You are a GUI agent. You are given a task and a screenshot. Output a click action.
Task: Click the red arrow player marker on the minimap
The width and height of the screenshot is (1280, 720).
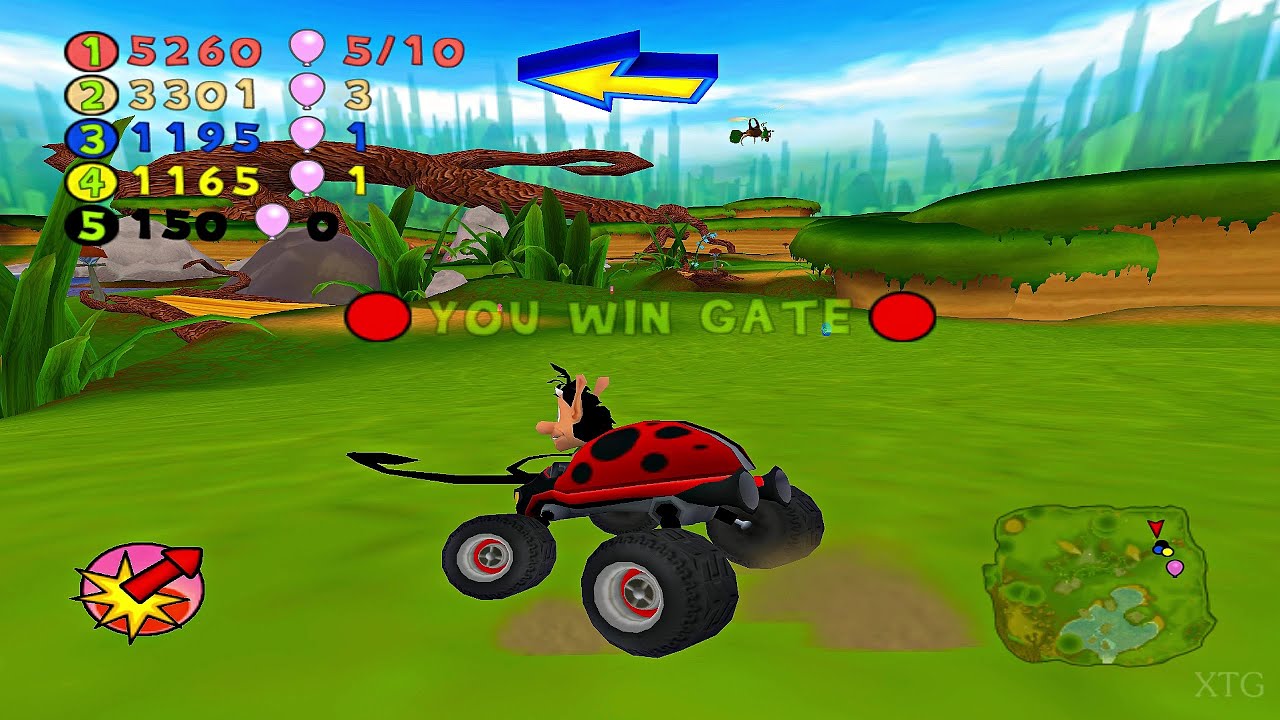coord(1156,528)
